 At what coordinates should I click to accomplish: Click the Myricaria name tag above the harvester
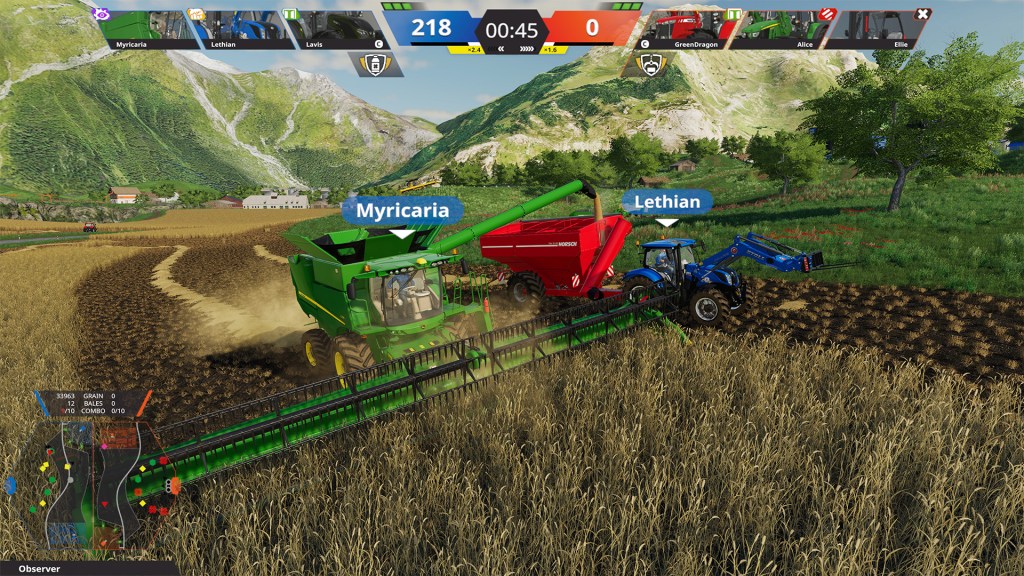[x=402, y=211]
